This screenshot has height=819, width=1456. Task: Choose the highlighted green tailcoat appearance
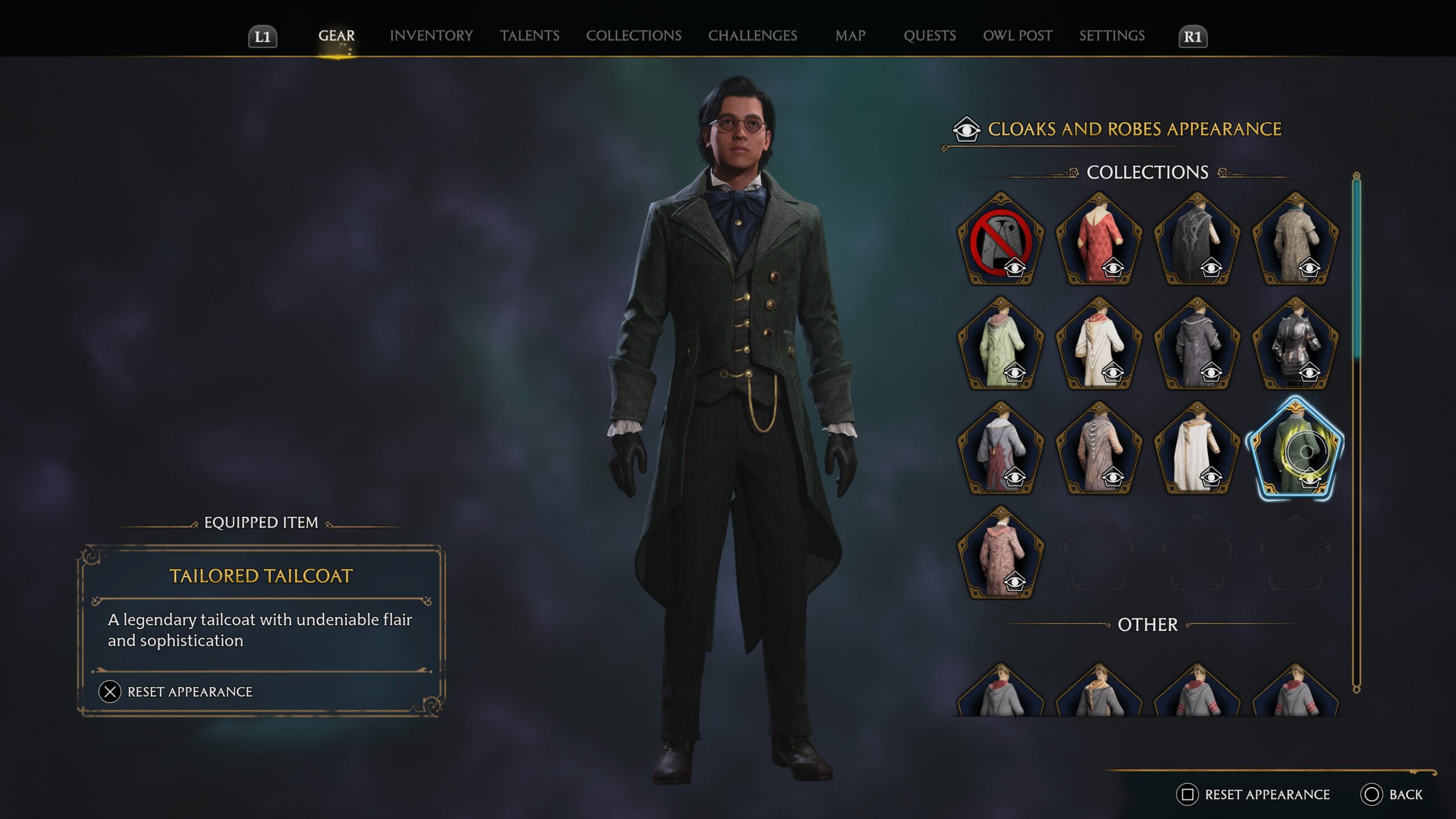(1295, 449)
